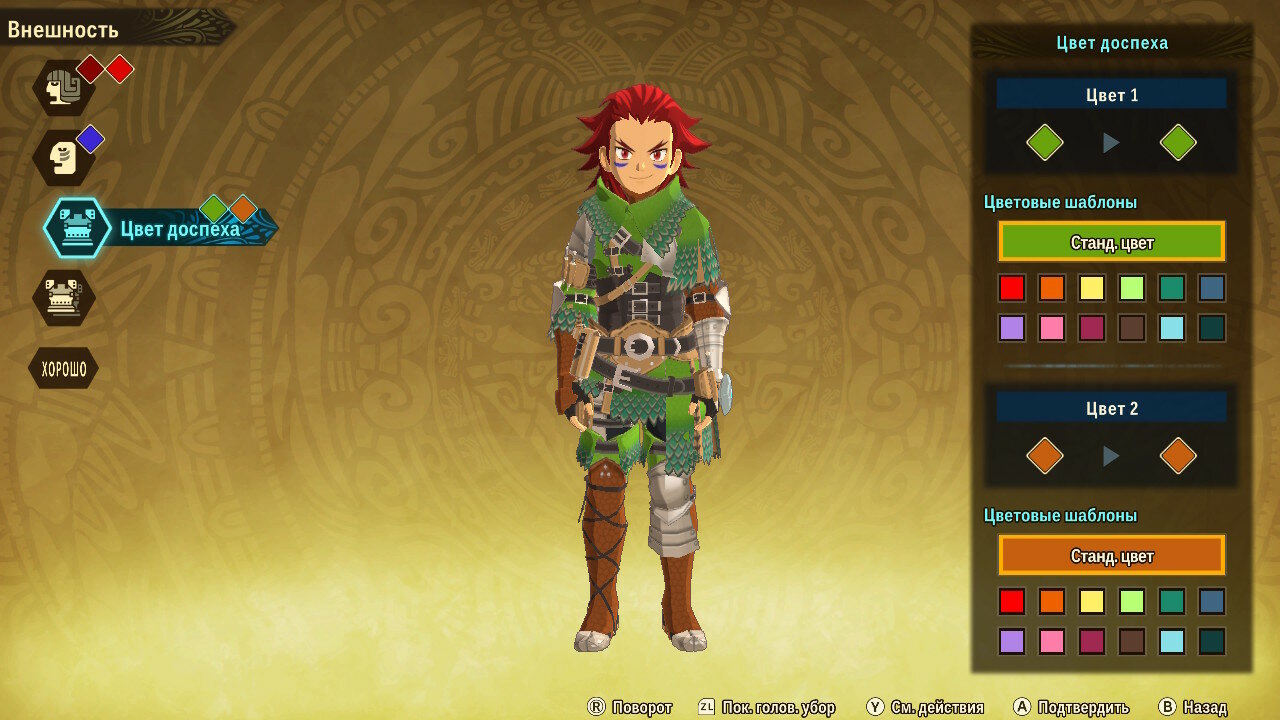
Task: Select the crimson magenta swatch for Цвет 2
Action: pyautogui.click(x=1092, y=641)
